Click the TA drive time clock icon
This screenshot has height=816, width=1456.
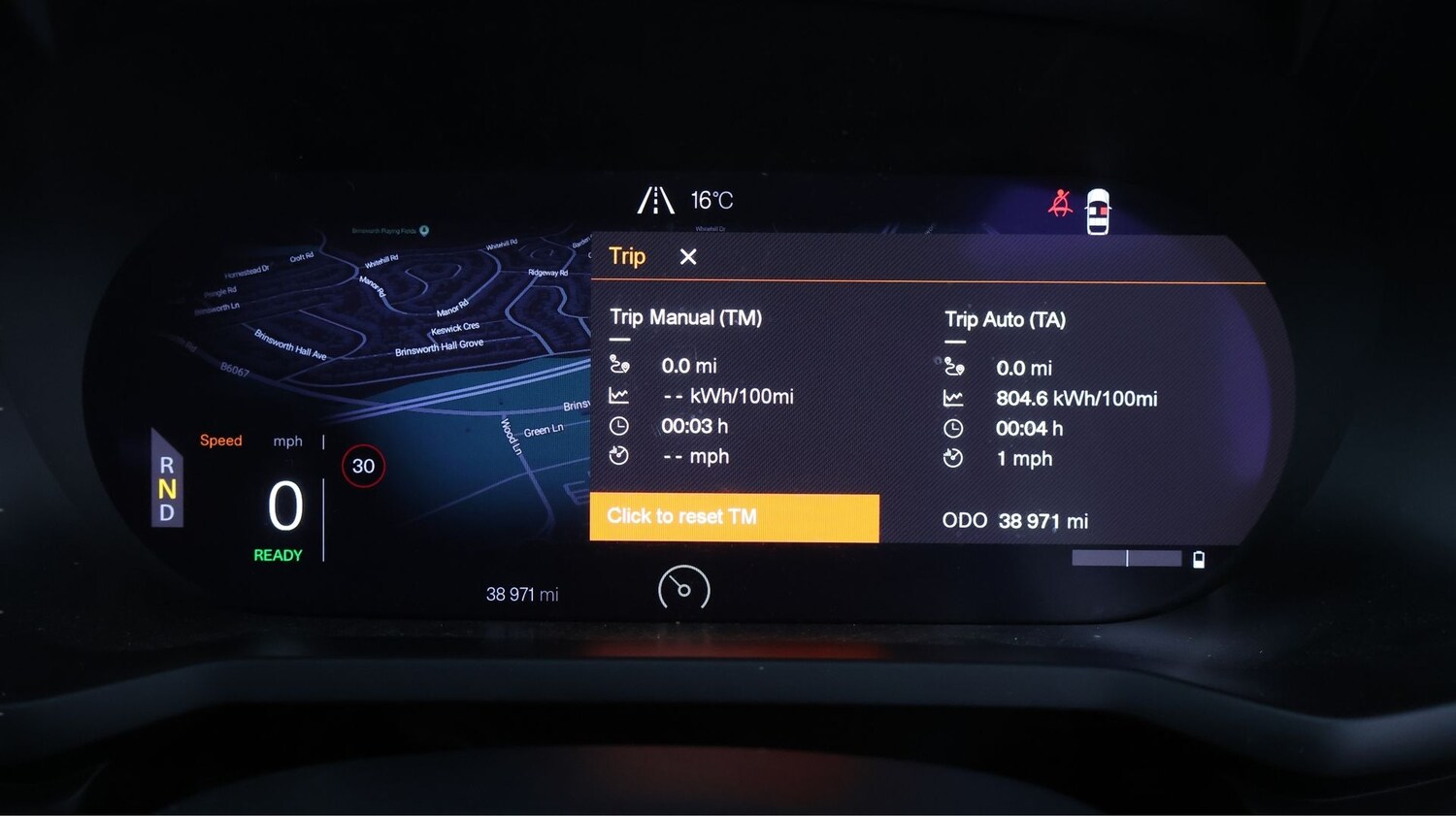[954, 428]
